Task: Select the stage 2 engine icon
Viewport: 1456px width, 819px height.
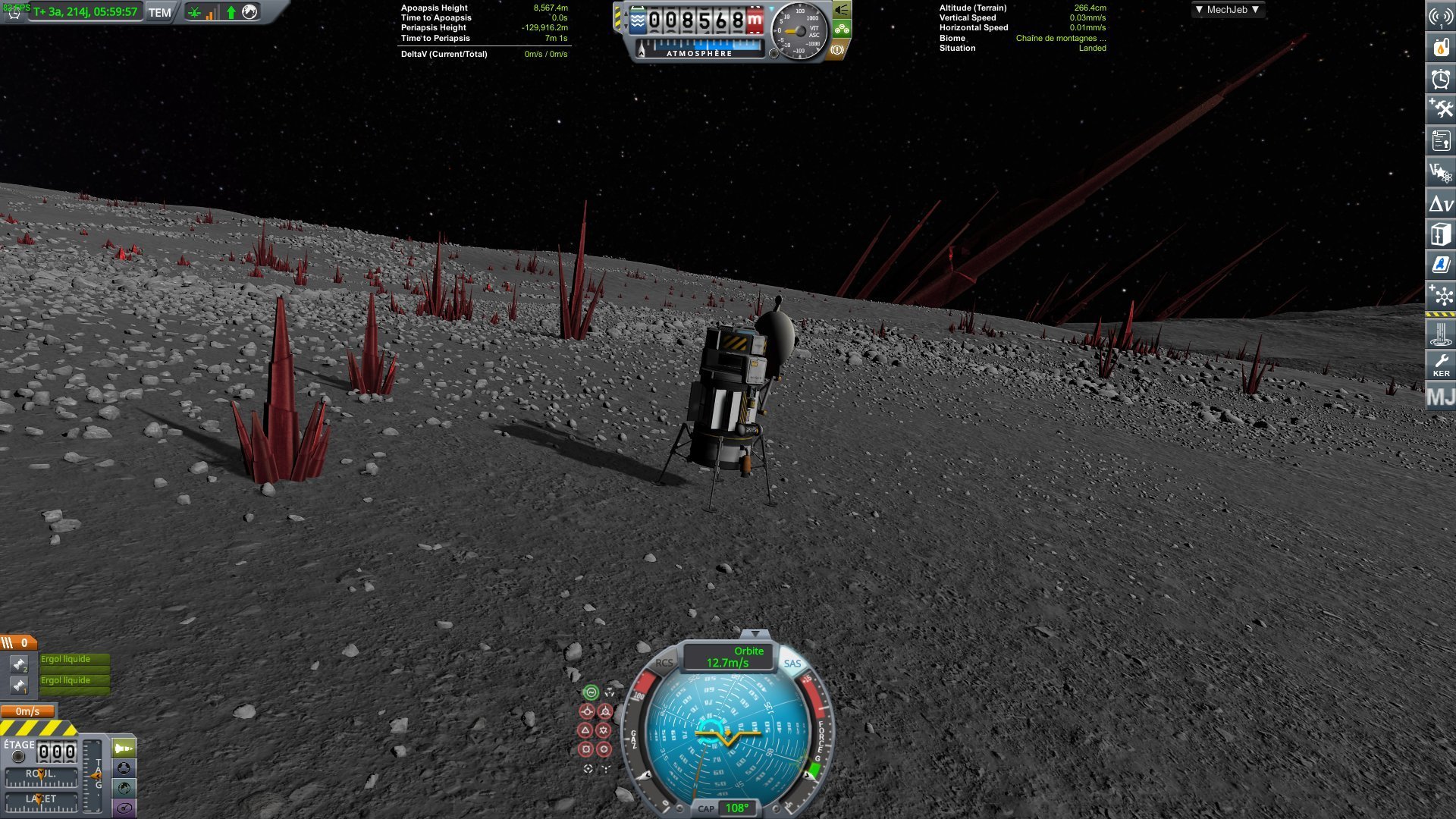Action: point(18,664)
